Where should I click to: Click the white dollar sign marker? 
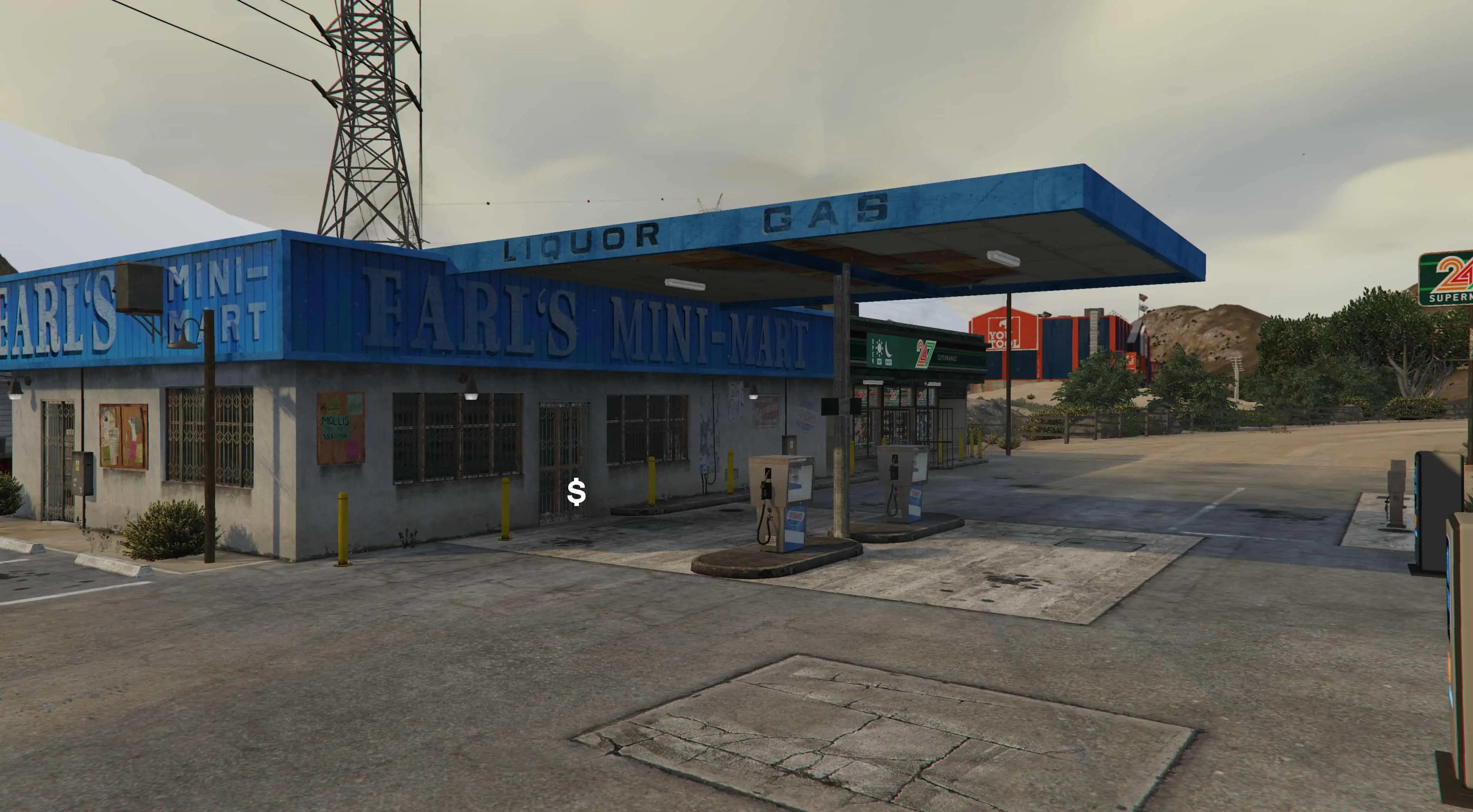(576, 492)
